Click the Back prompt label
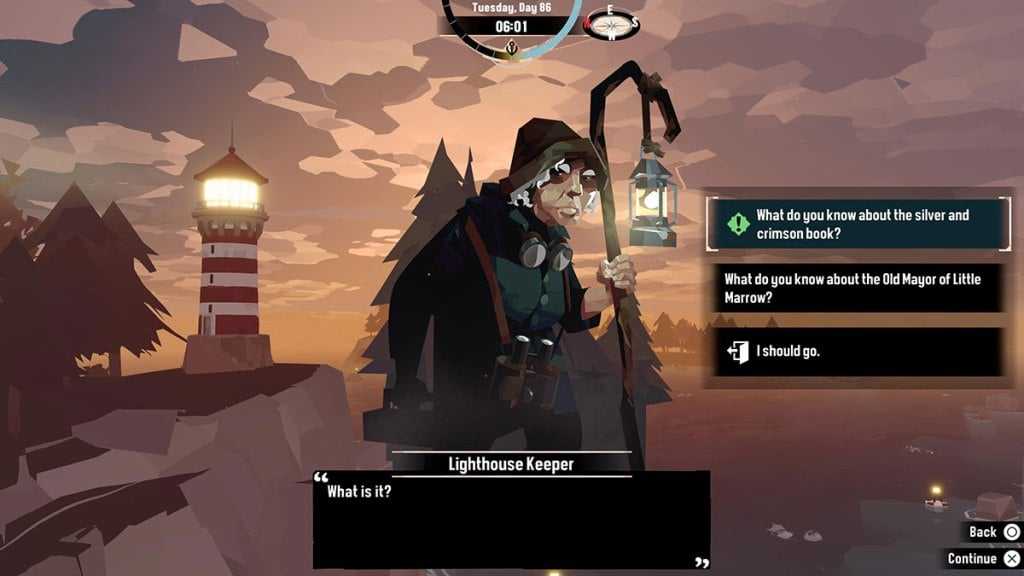Viewport: 1024px width, 576px height. (983, 532)
